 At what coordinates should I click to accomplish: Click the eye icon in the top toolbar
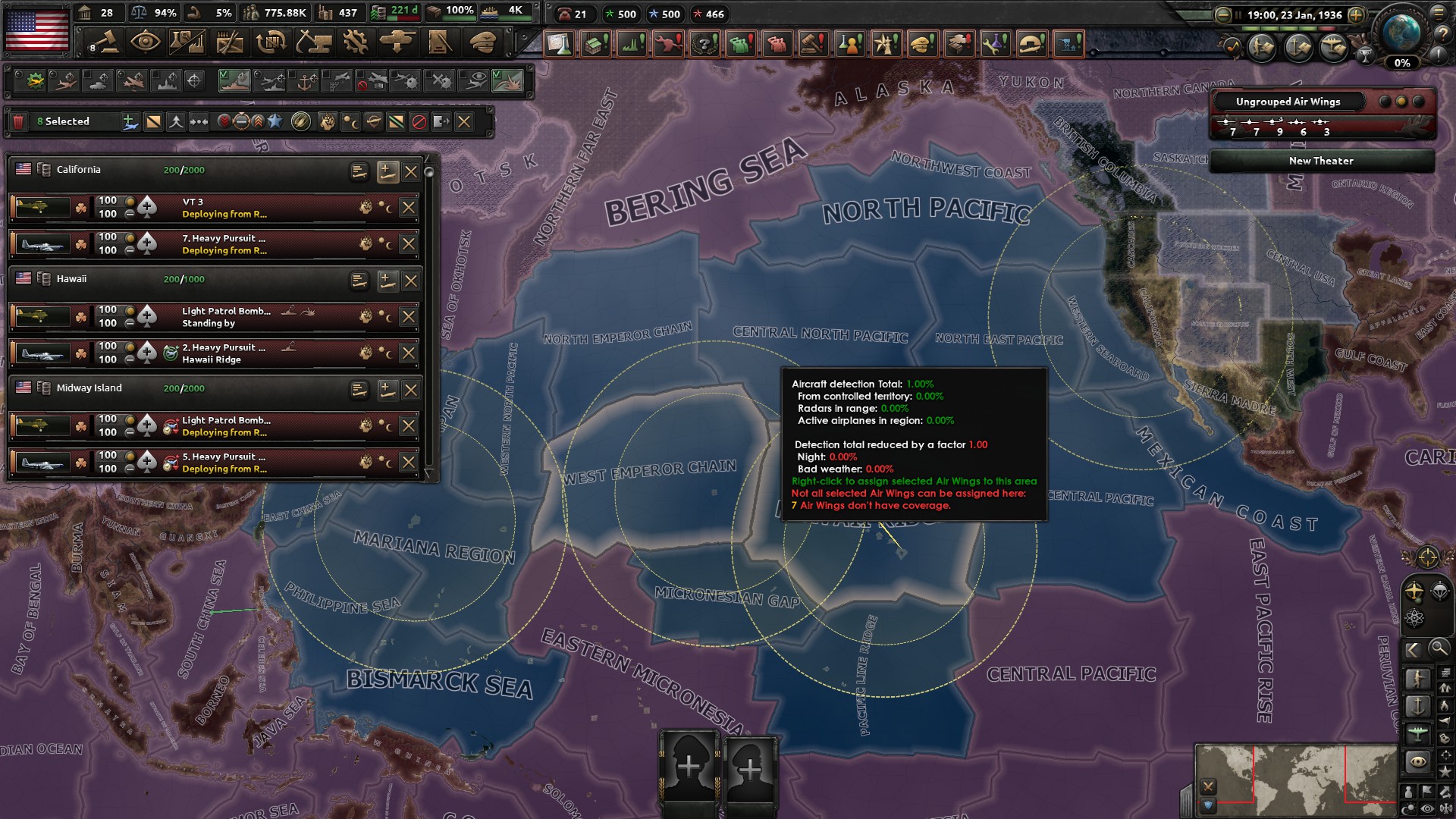(x=146, y=43)
